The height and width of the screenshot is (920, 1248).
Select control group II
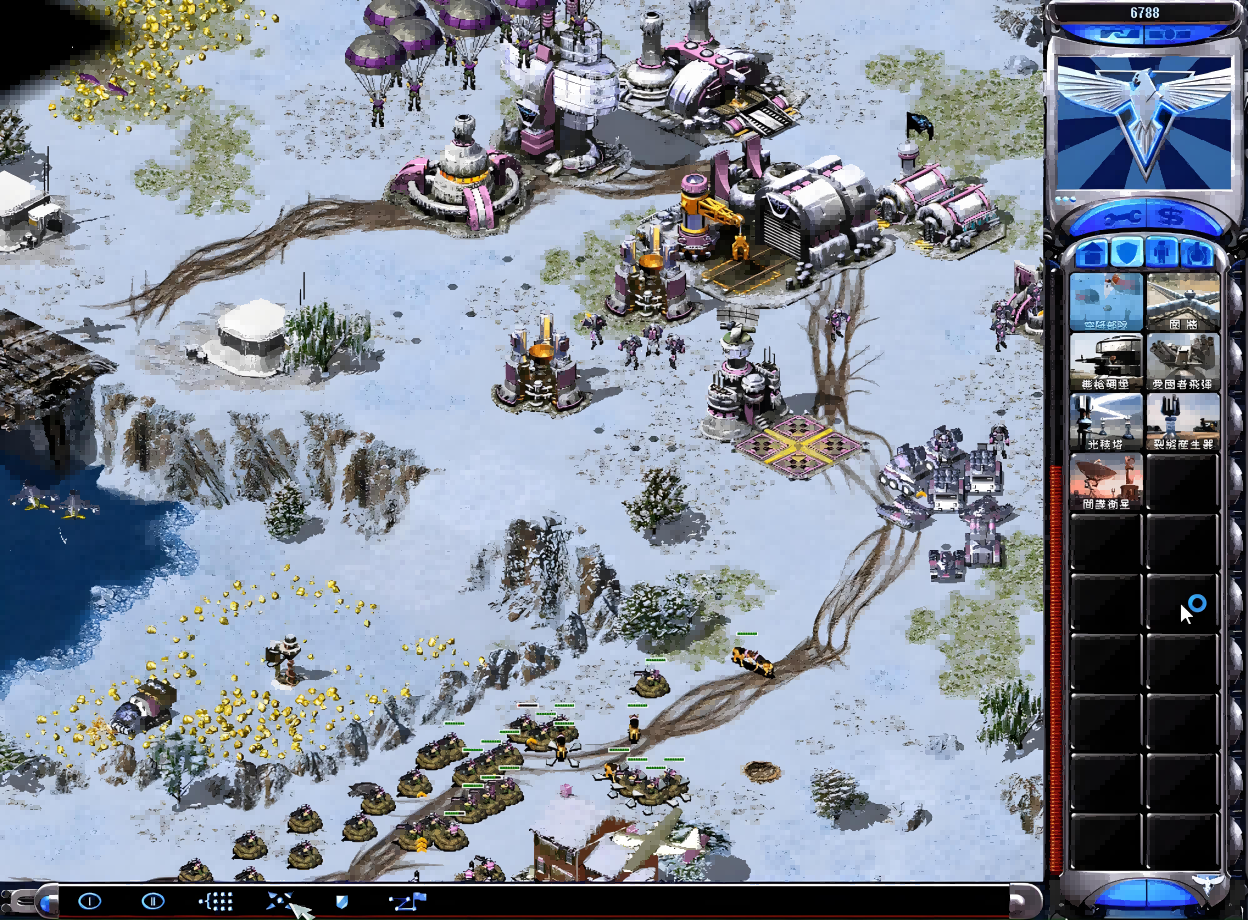pyautogui.click(x=152, y=901)
